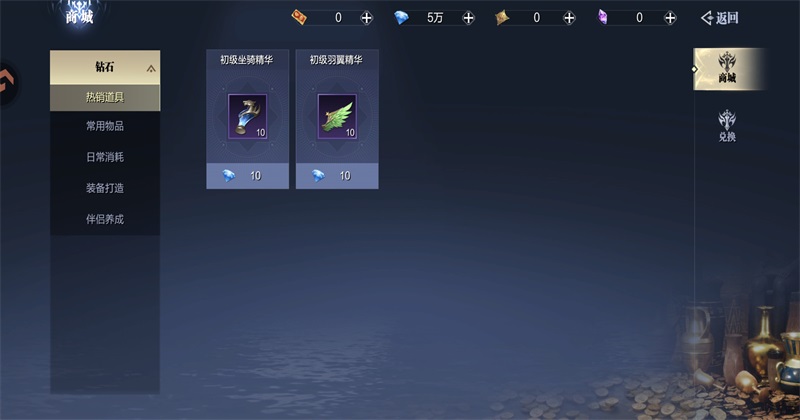Go back using the 返回 button

pos(720,17)
